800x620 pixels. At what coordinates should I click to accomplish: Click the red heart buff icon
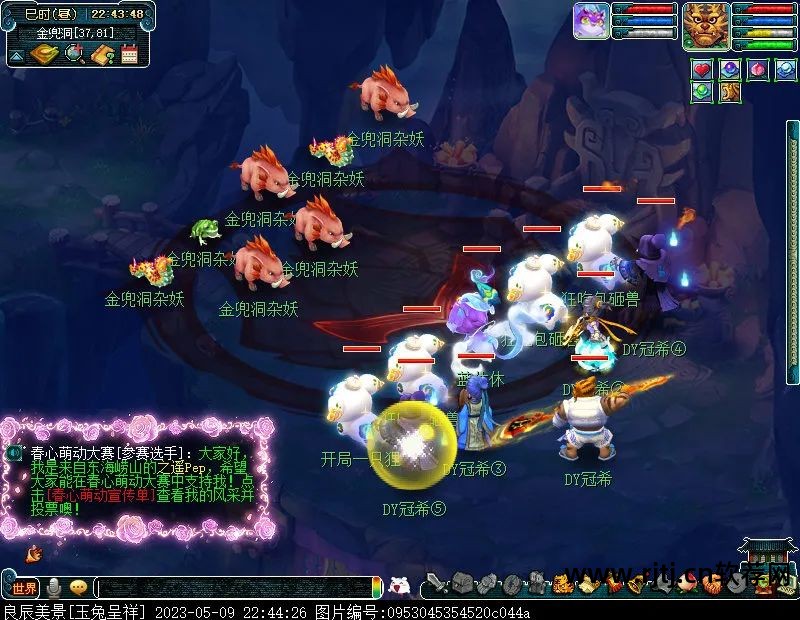(x=702, y=70)
